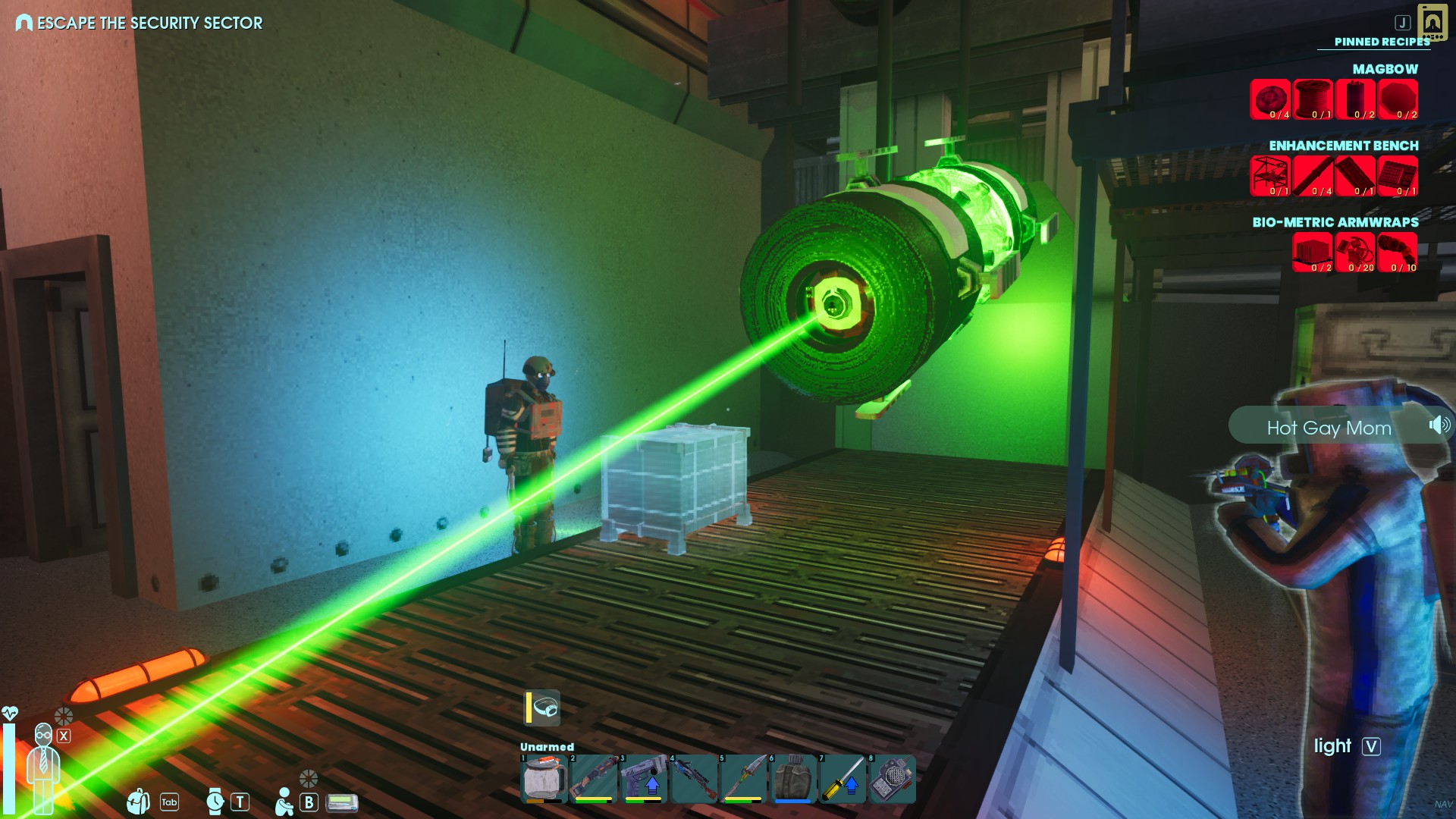Select the Enhancement Bench keypad ingredient
The height and width of the screenshot is (819, 1456).
[x=1398, y=176]
